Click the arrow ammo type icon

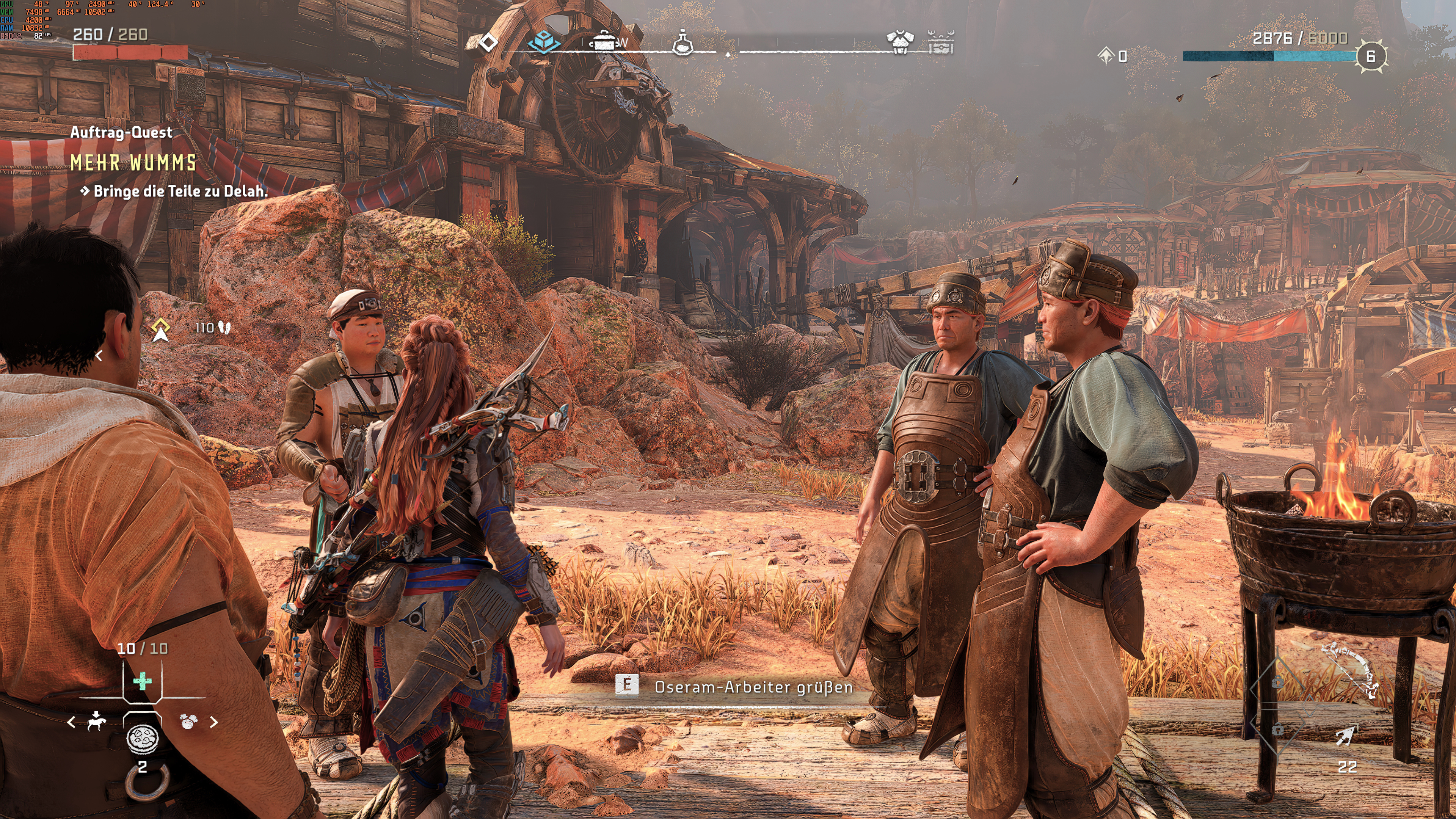point(1345,735)
